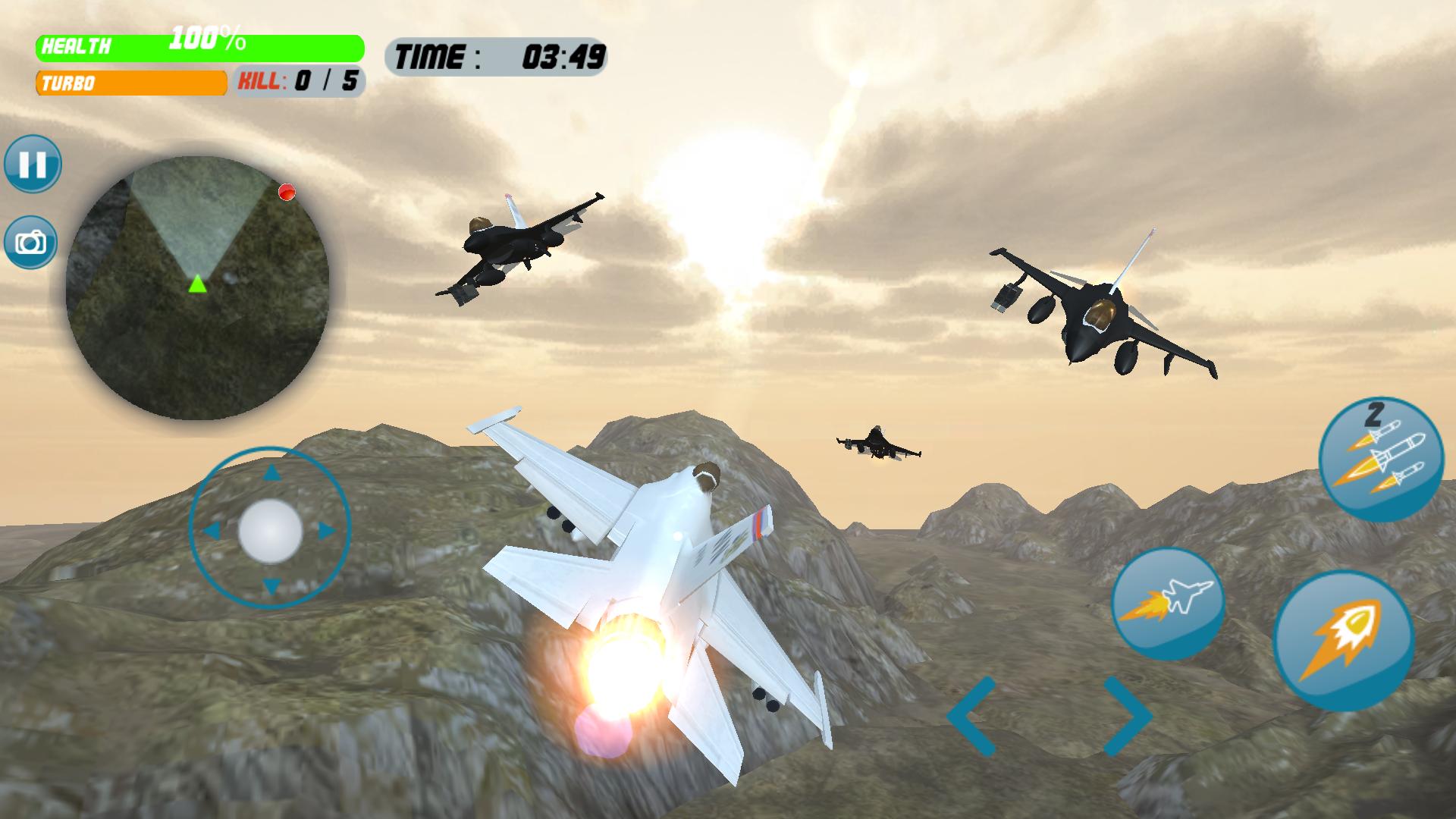Select the green player marker on the minimap
The width and height of the screenshot is (1456, 819).
pos(196,287)
